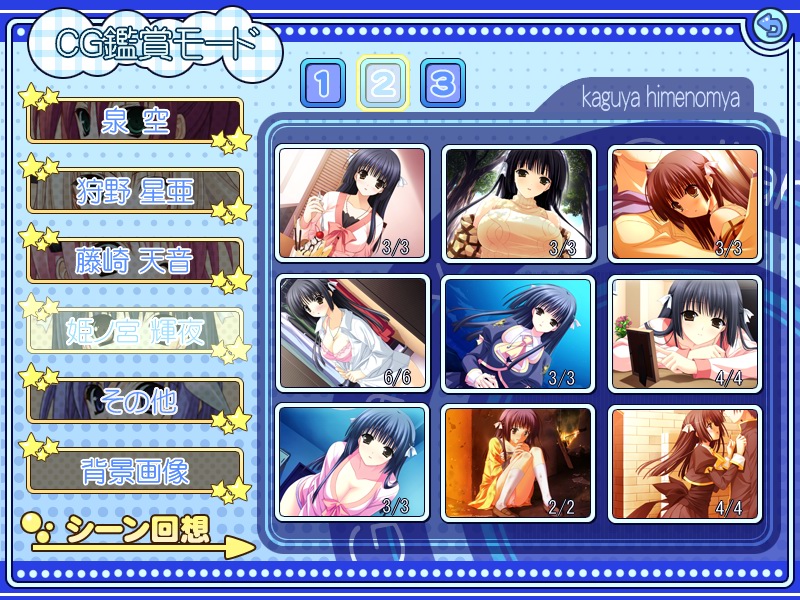Open the thumbnail of girl eating dessert
The width and height of the screenshot is (800, 600).
[352, 203]
